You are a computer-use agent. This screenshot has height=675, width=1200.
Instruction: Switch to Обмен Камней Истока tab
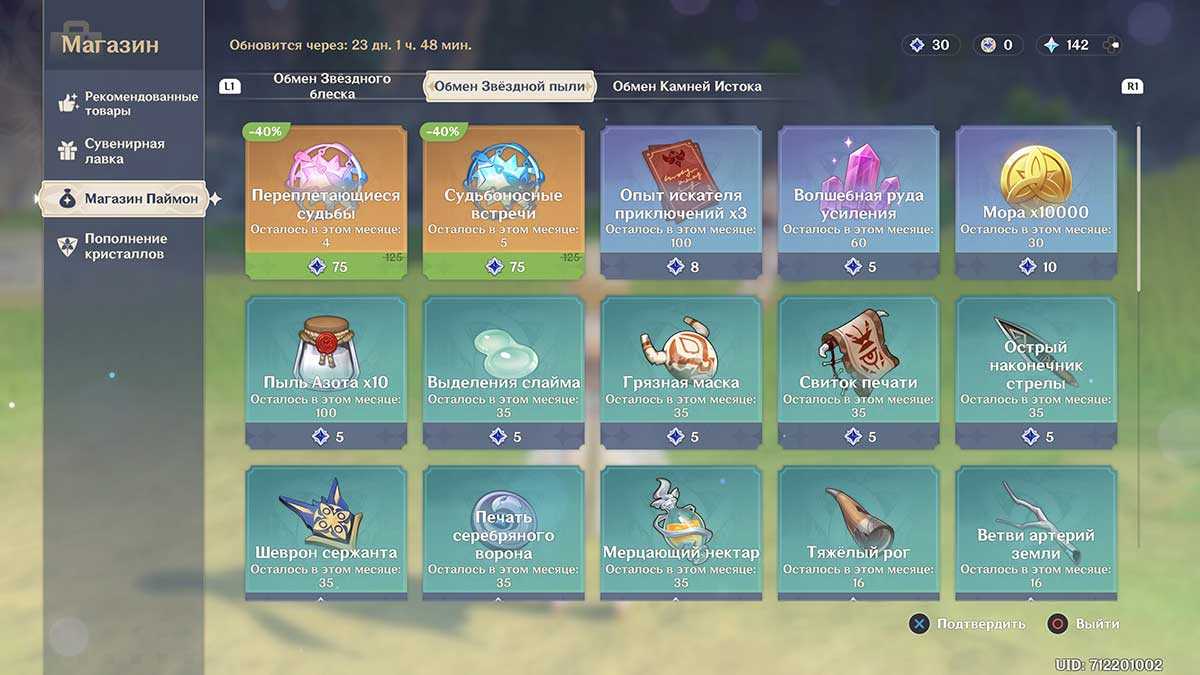point(686,86)
